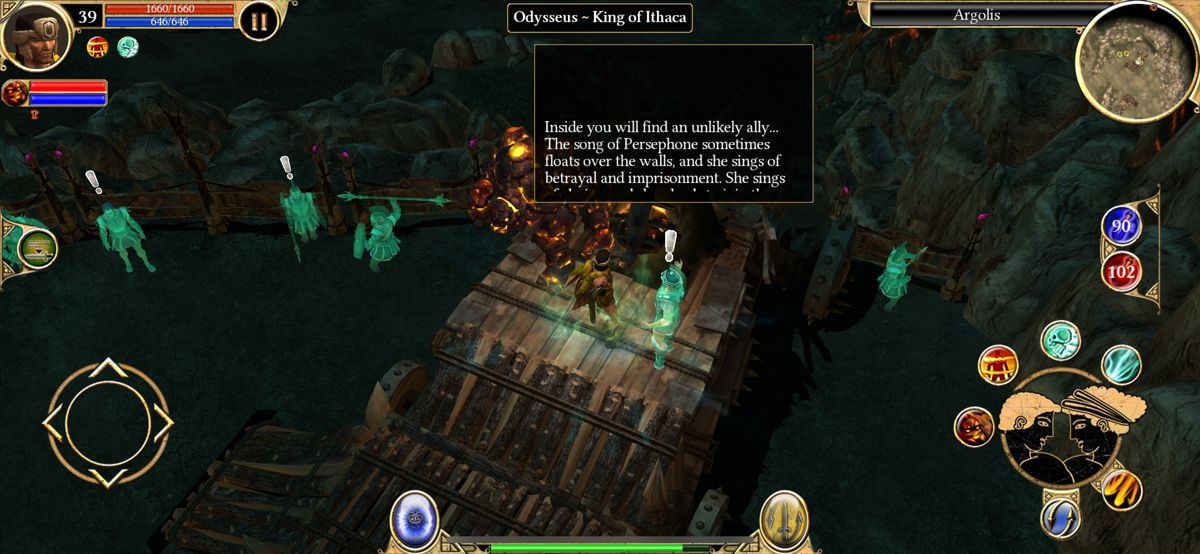Image resolution: width=1200 pixels, height=554 pixels.
Task: Select the golem pet portrait
Action: tap(15, 93)
